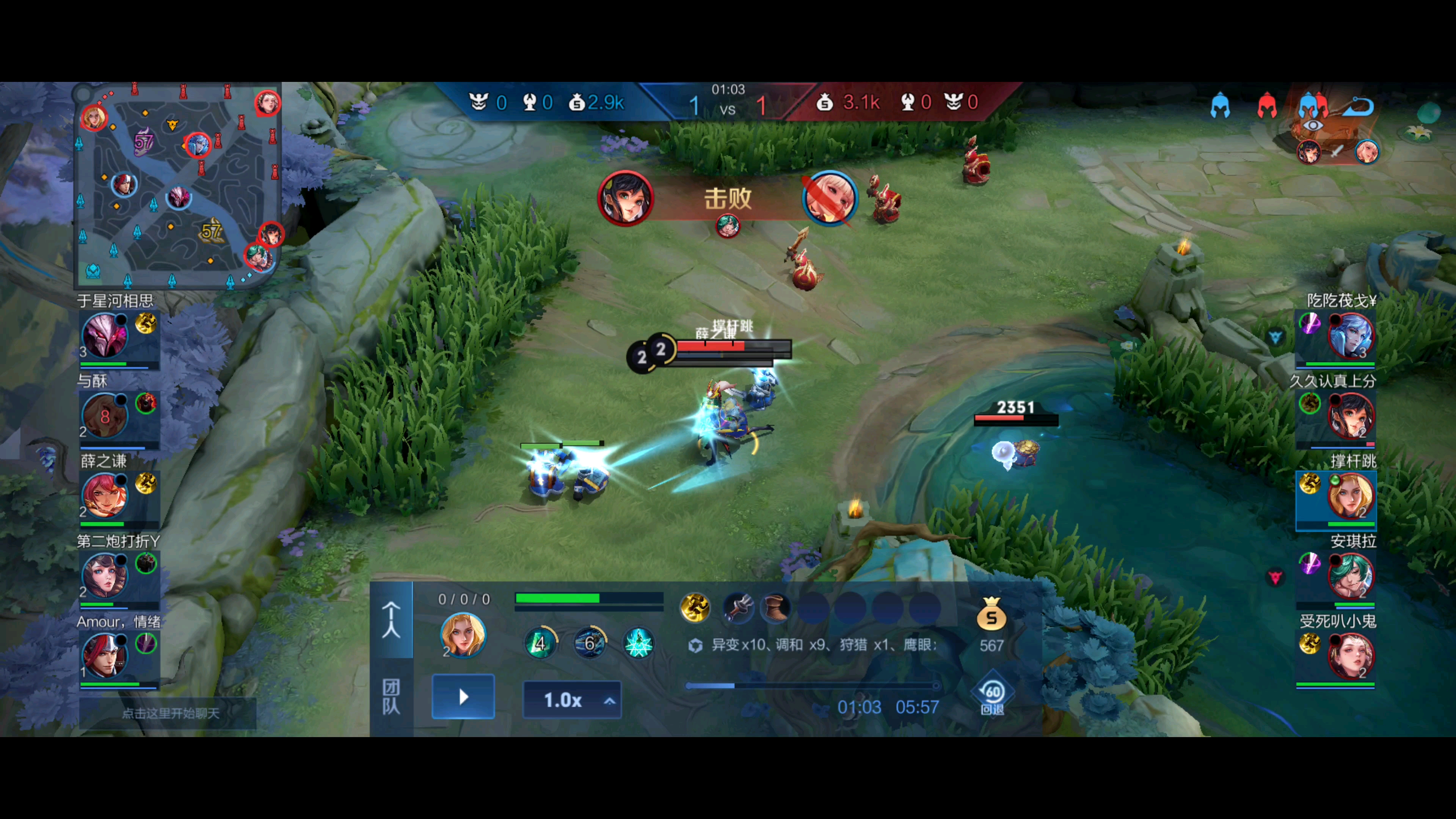1456x819 pixels.
Task: Switch to the 团队 team tab
Action: coord(391,697)
